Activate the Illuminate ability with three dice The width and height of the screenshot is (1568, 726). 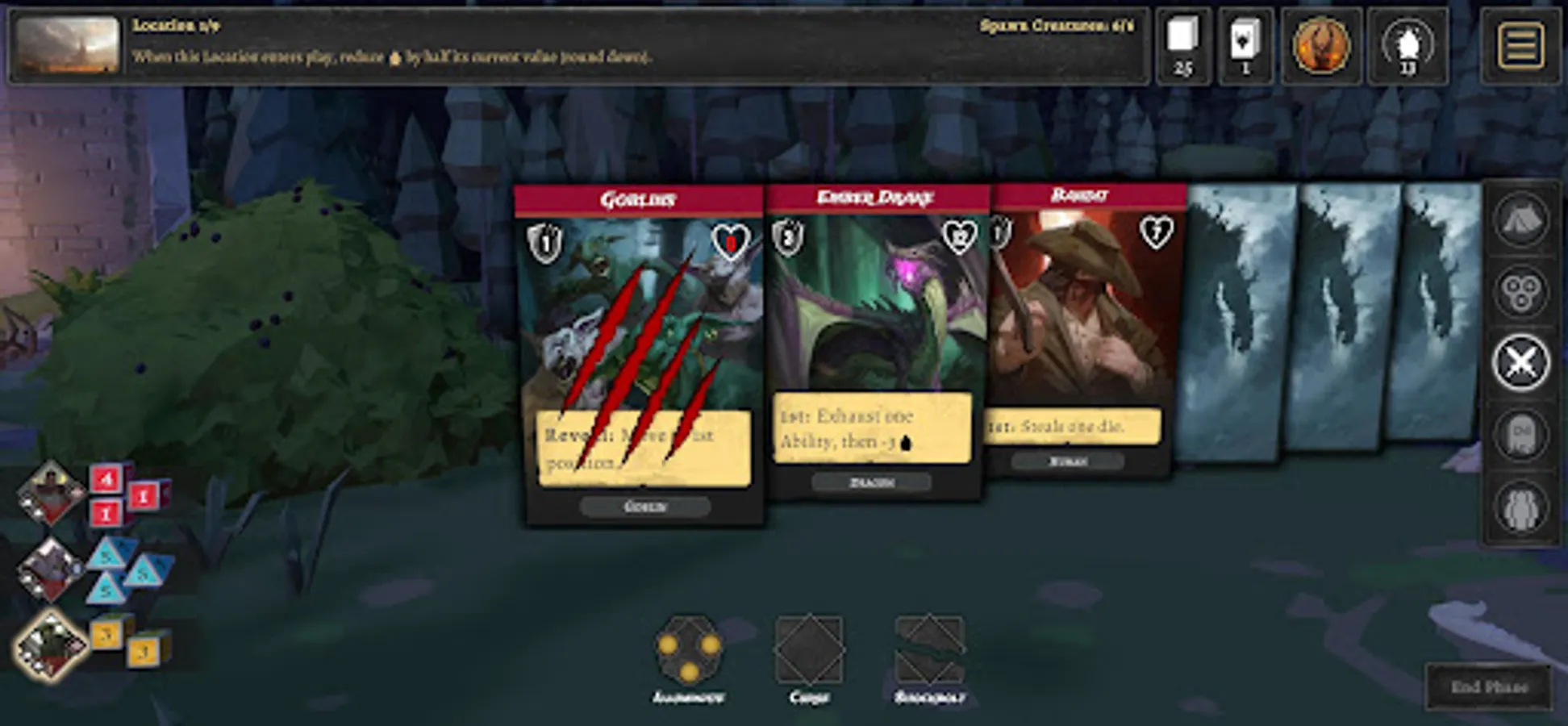coord(690,651)
